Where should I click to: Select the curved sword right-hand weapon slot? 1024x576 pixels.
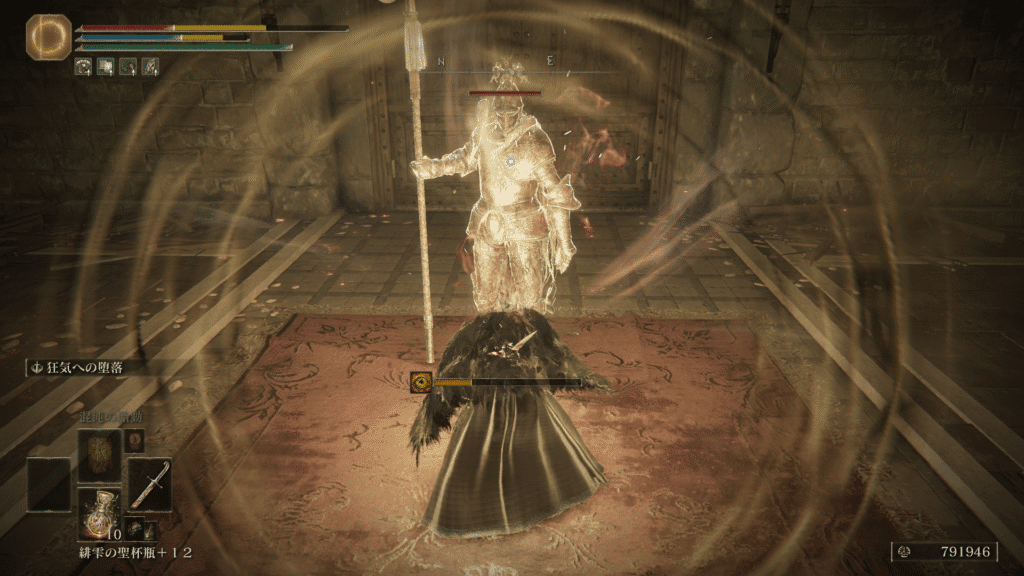click(x=150, y=485)
